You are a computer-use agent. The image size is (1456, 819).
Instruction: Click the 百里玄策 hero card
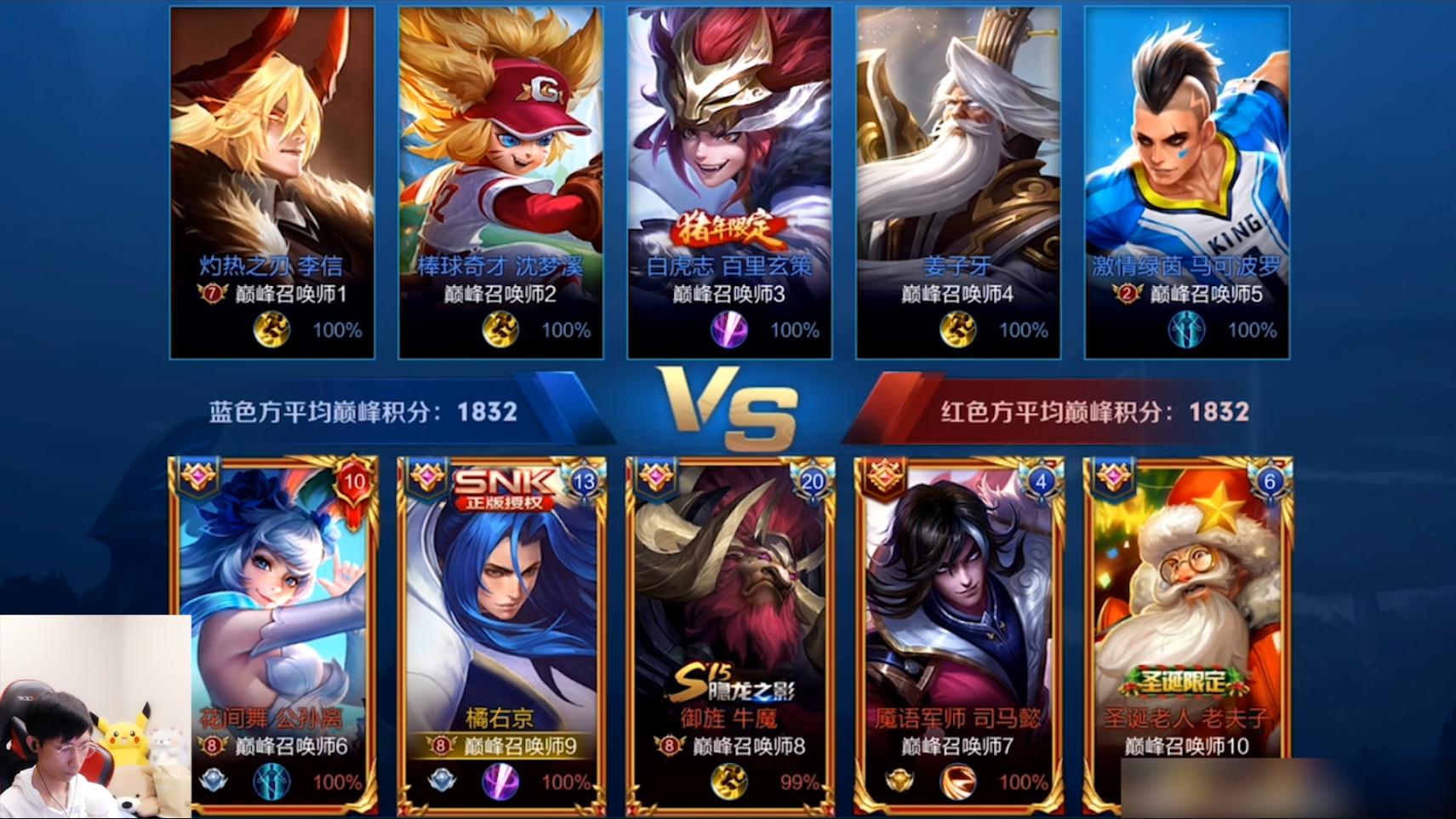click(729, 182)
